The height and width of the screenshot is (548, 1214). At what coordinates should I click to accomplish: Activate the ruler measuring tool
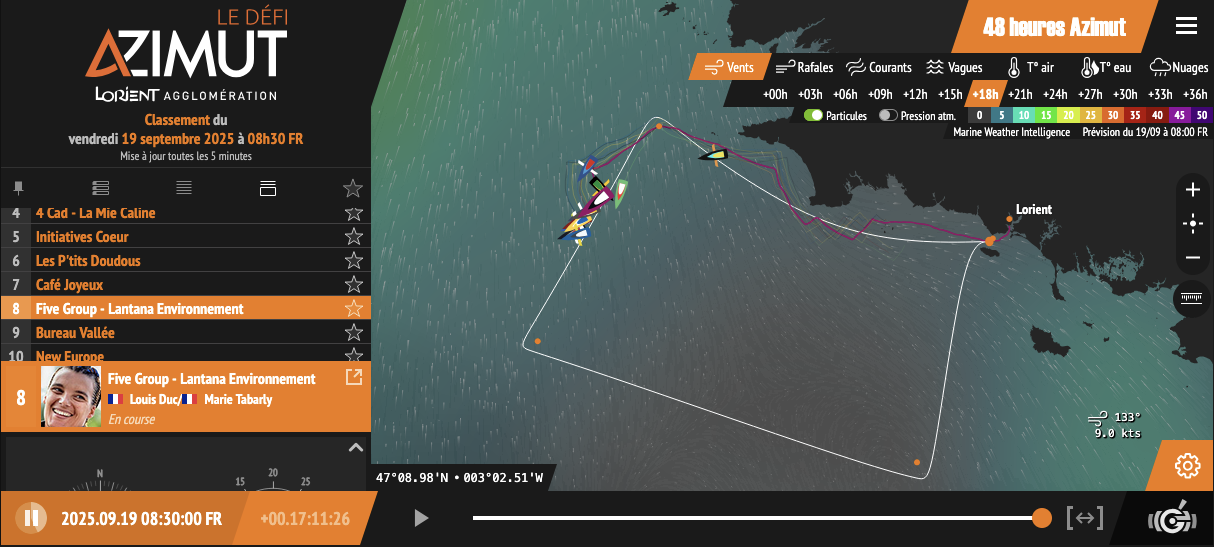pos(1191,298)
